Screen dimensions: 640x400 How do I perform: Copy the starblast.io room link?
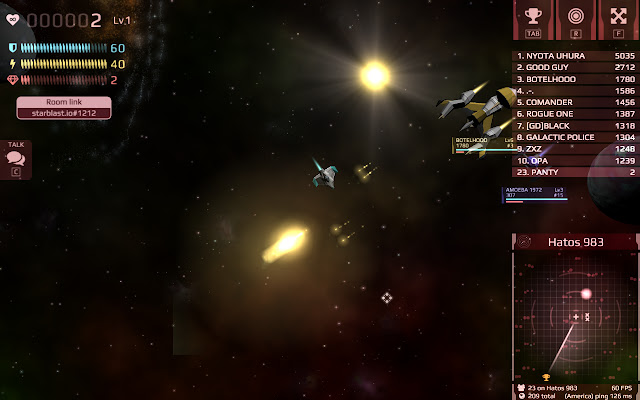click(x=63, y=113)
